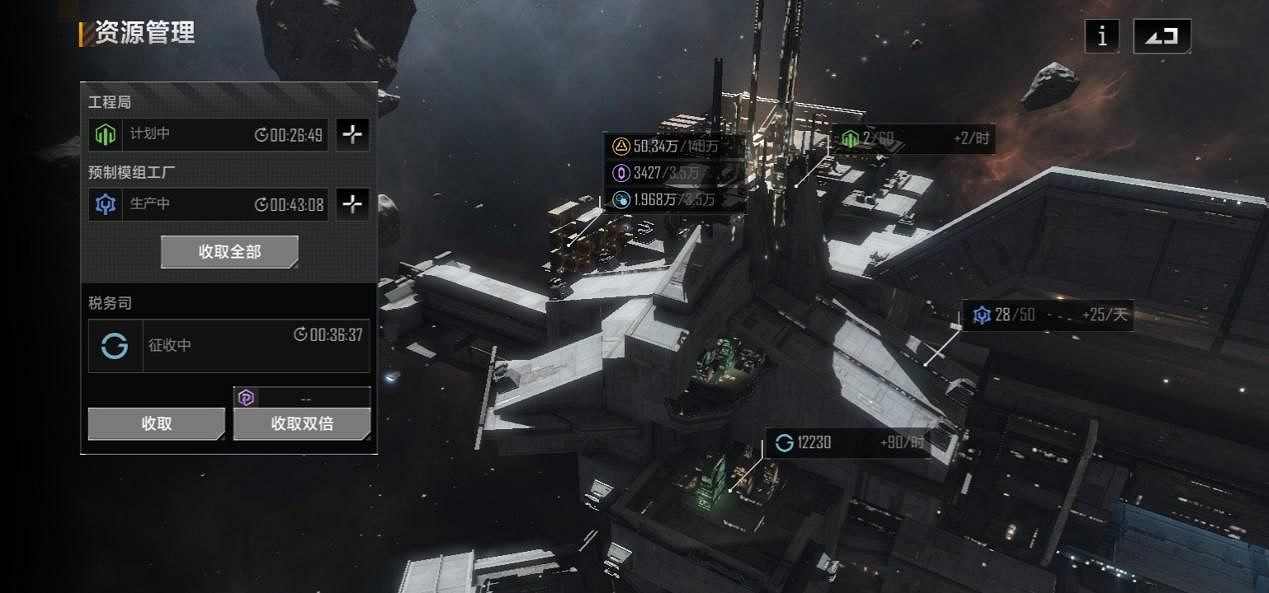Exit using the back arrow button
The image size is (1269, 593).
click(x=1161, y=36)
